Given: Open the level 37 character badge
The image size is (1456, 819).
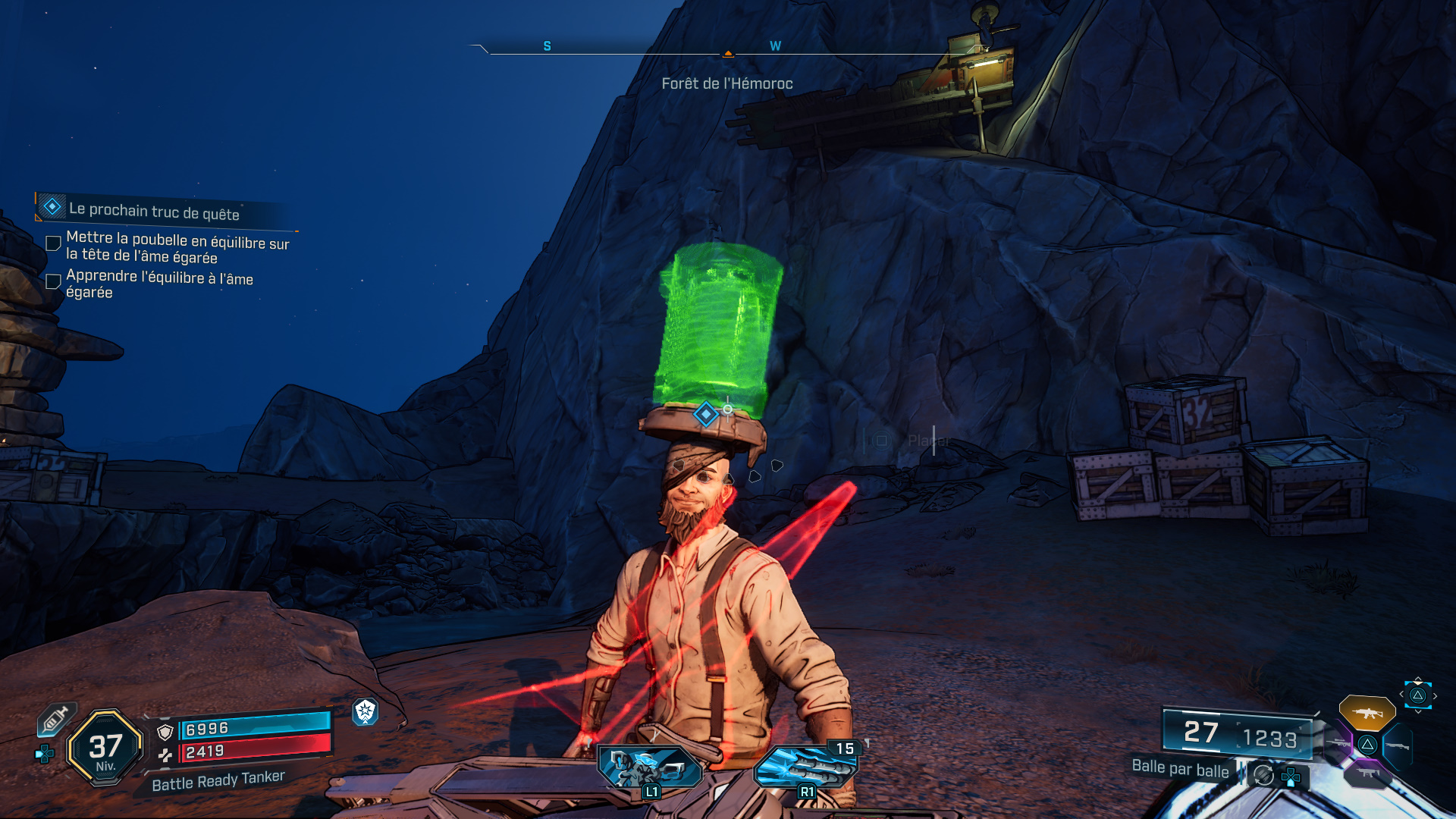Looking at the screenshot, I should [x=105, y=748].
